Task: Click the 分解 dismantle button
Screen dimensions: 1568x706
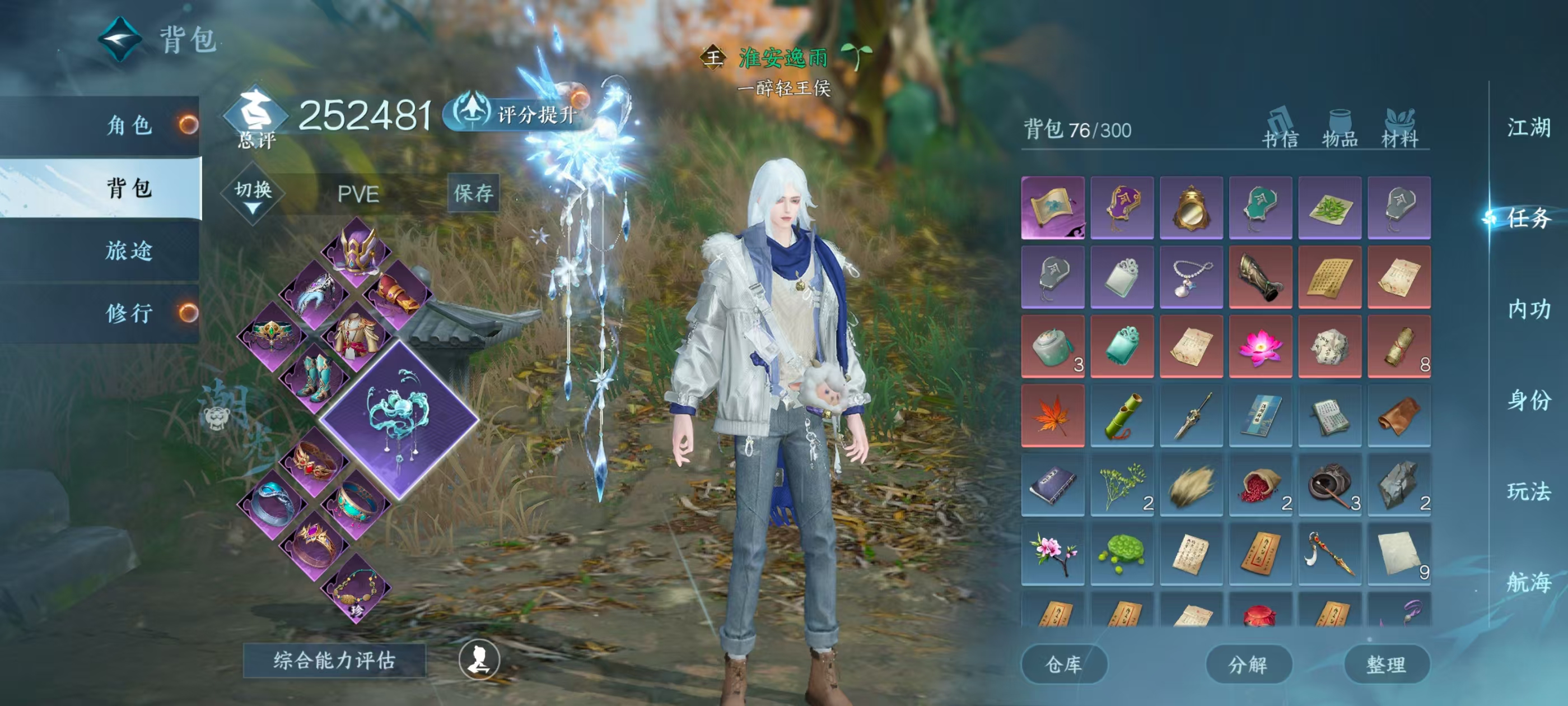Action: point(1248,664)
